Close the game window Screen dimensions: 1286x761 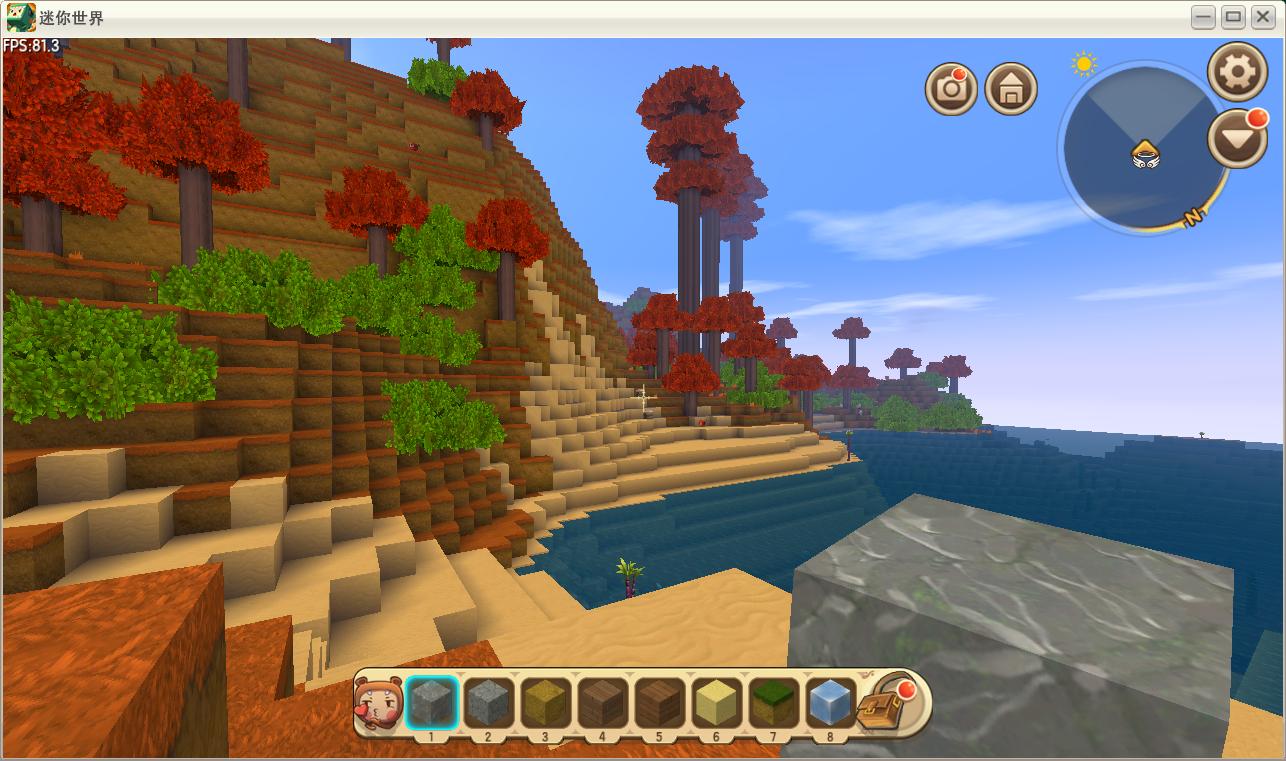pos(1263,17)
